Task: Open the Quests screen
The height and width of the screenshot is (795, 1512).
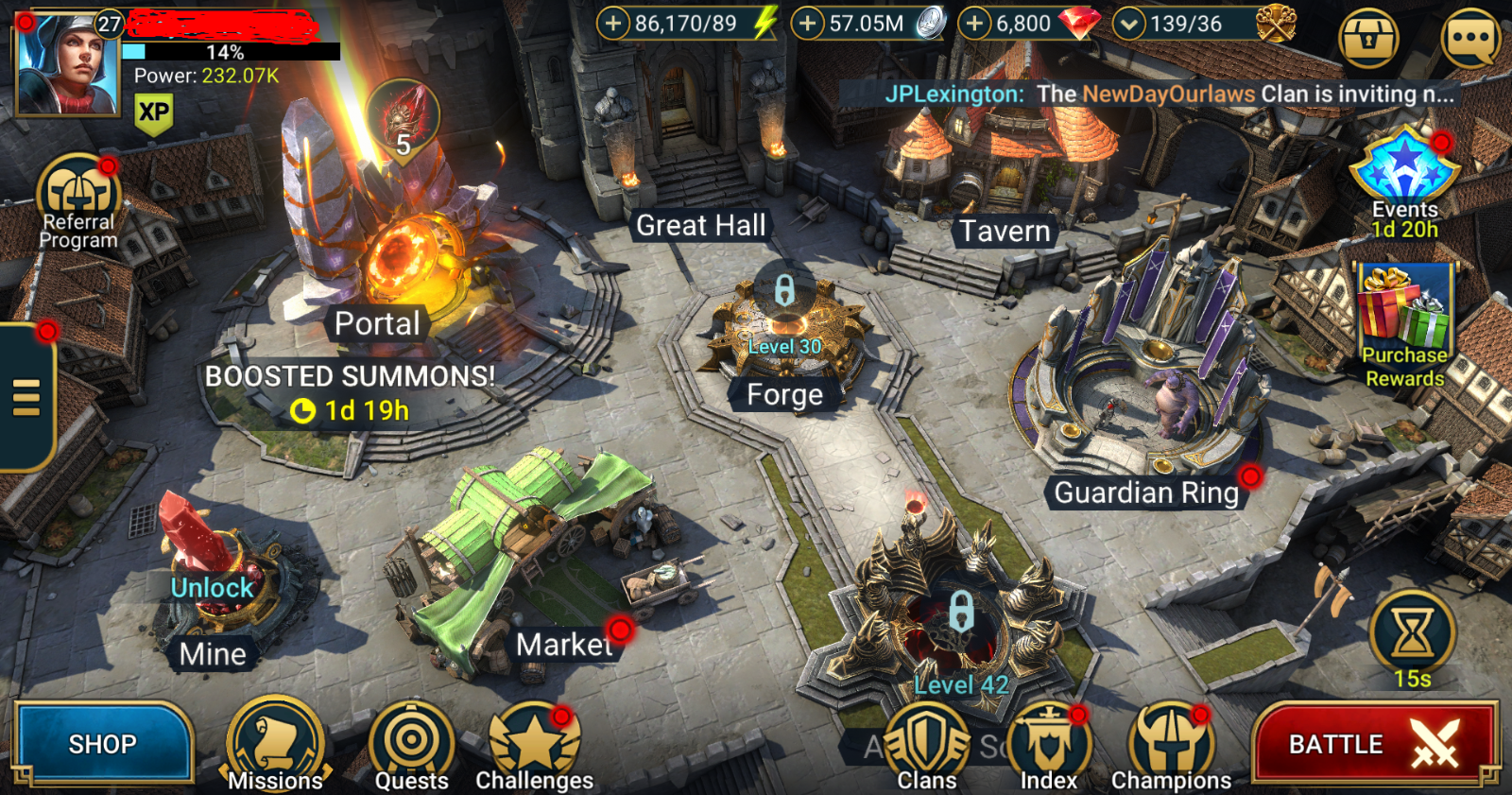Action: (x=410, y=742)
